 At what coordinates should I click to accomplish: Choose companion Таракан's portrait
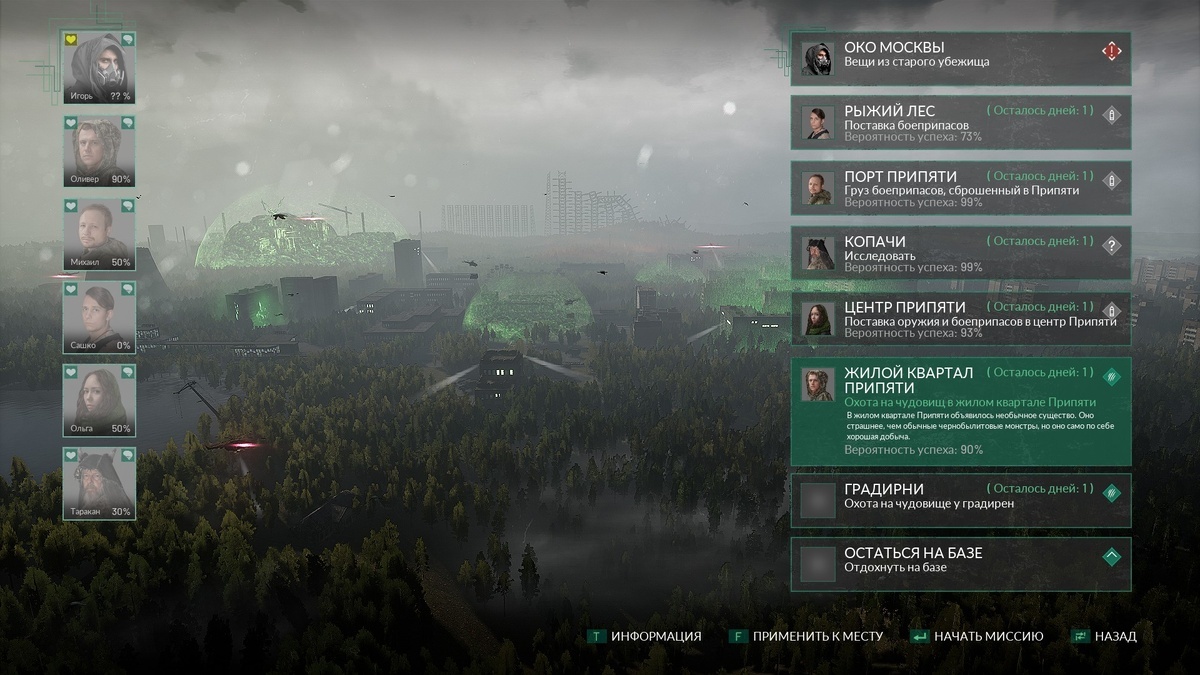[x=99, y=483]
